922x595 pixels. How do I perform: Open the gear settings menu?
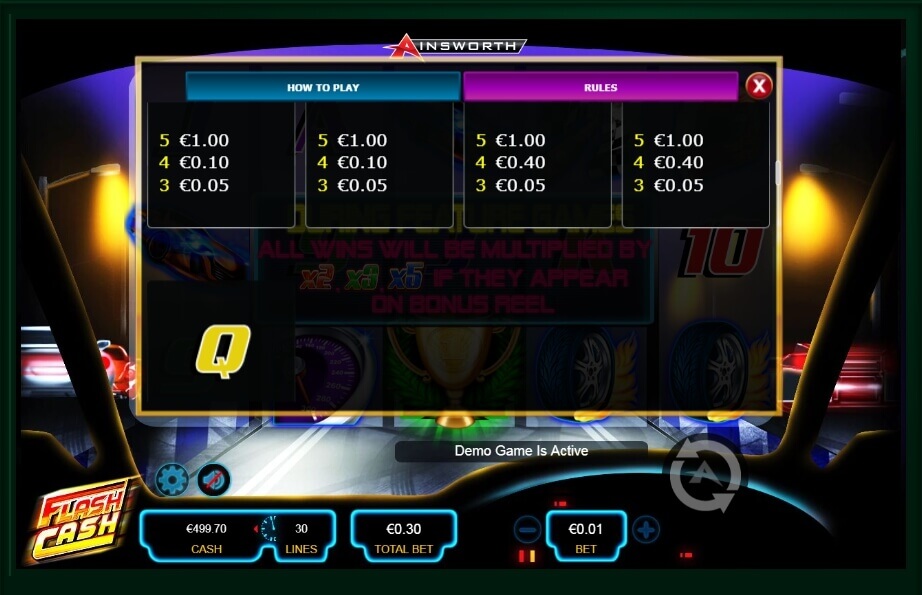tap(172, 481)
